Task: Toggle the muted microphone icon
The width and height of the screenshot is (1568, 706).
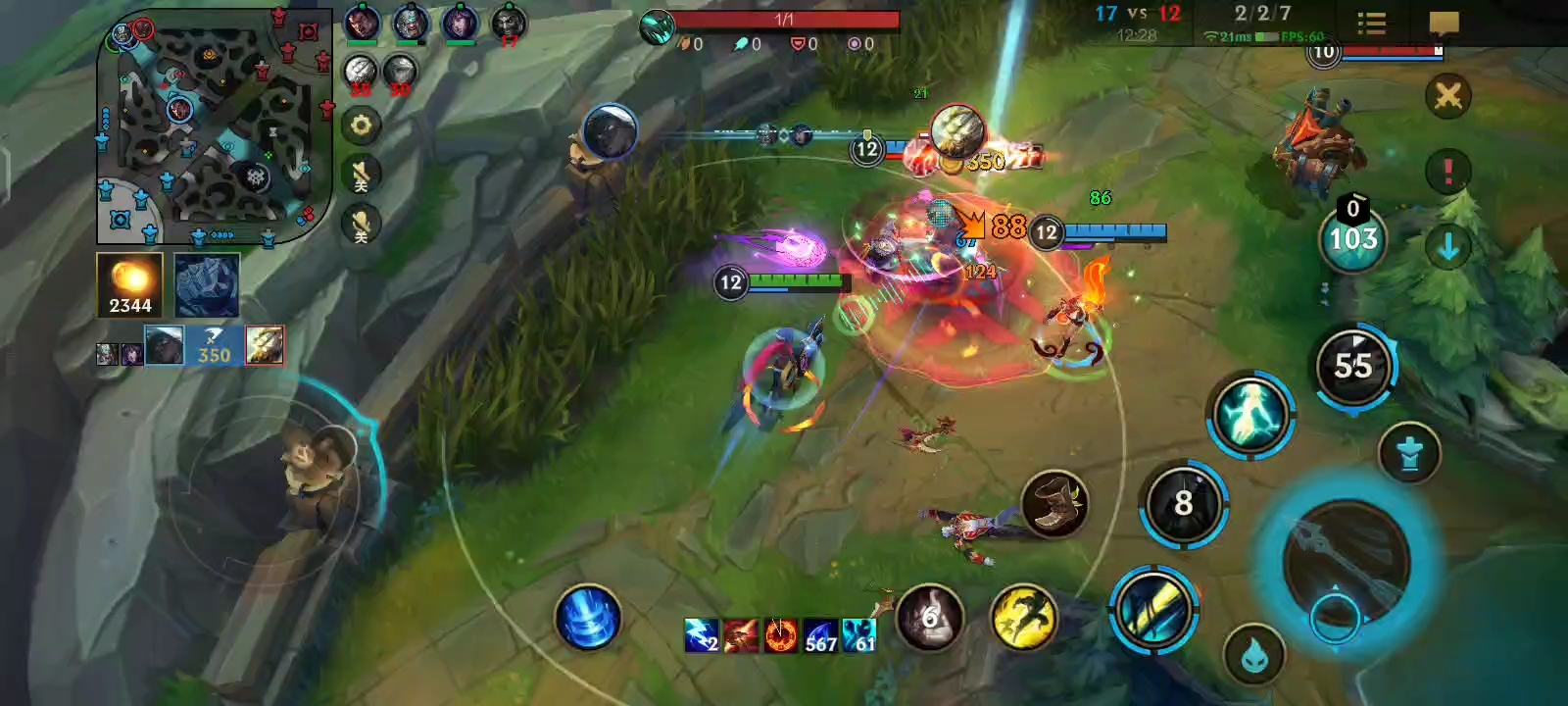Action: pyautogui.click(x=361, y=225)
